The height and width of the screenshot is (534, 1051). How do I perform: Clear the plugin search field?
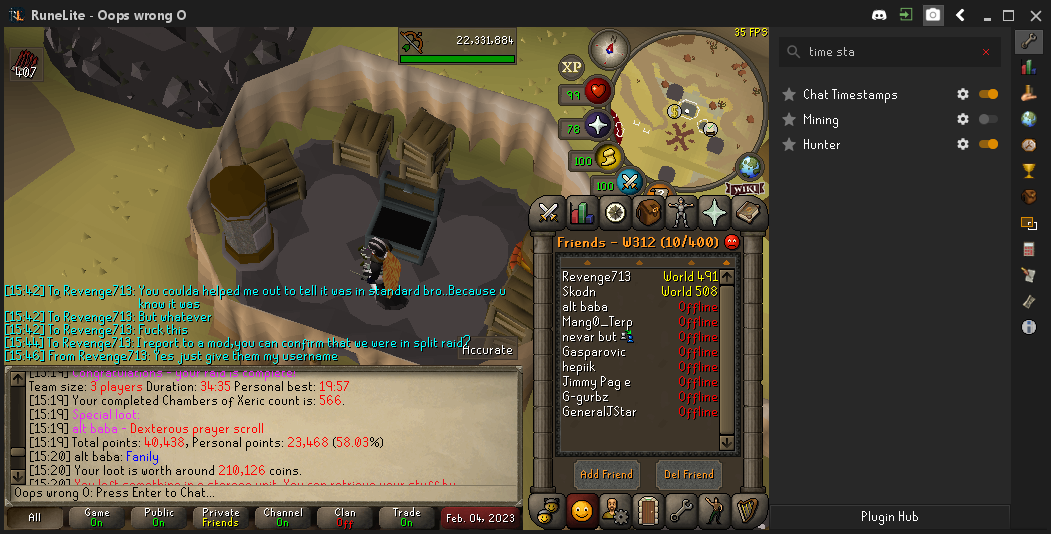[987, 52]
